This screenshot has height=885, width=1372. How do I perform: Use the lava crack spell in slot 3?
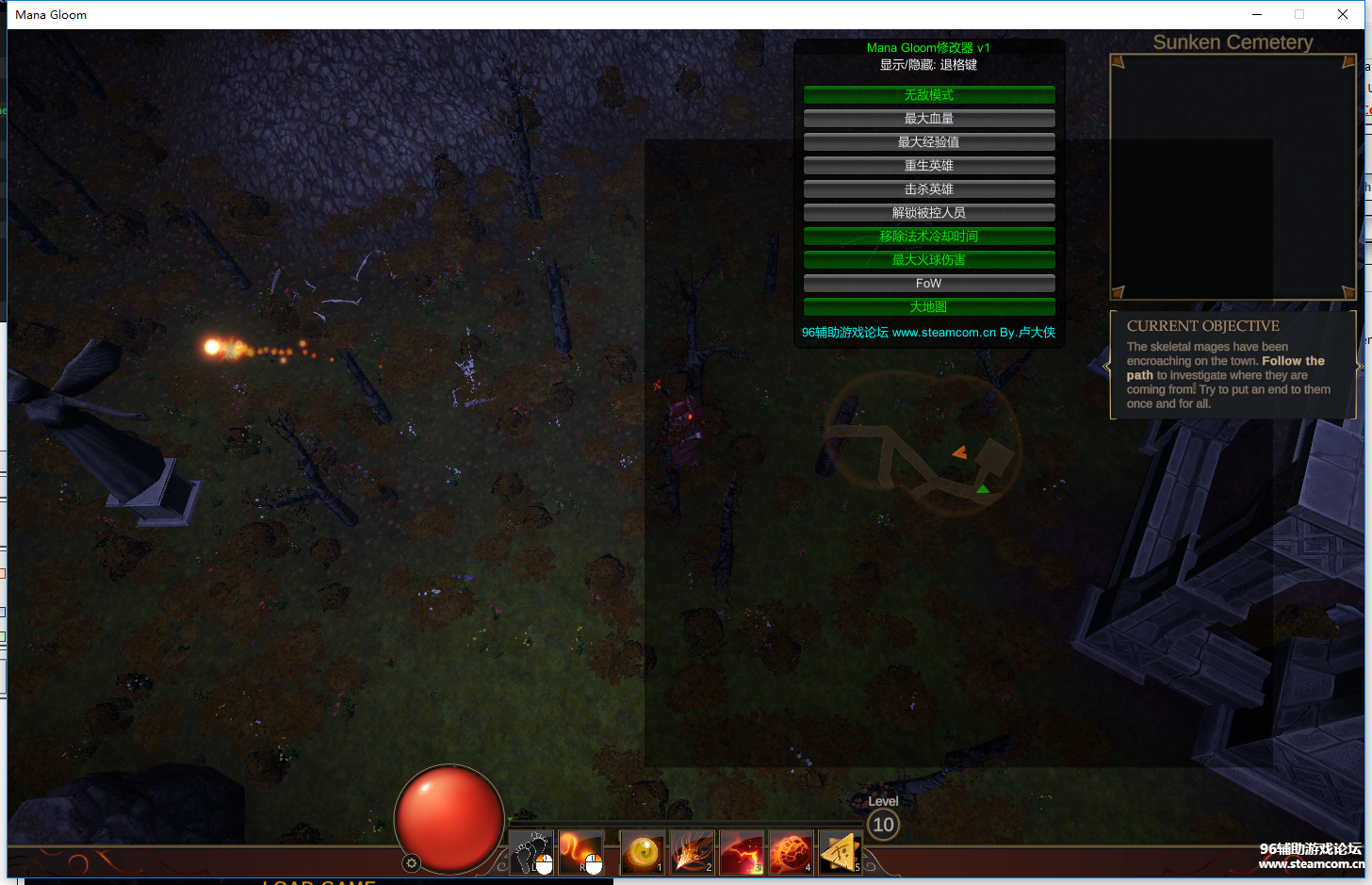[x=742, y=852]
